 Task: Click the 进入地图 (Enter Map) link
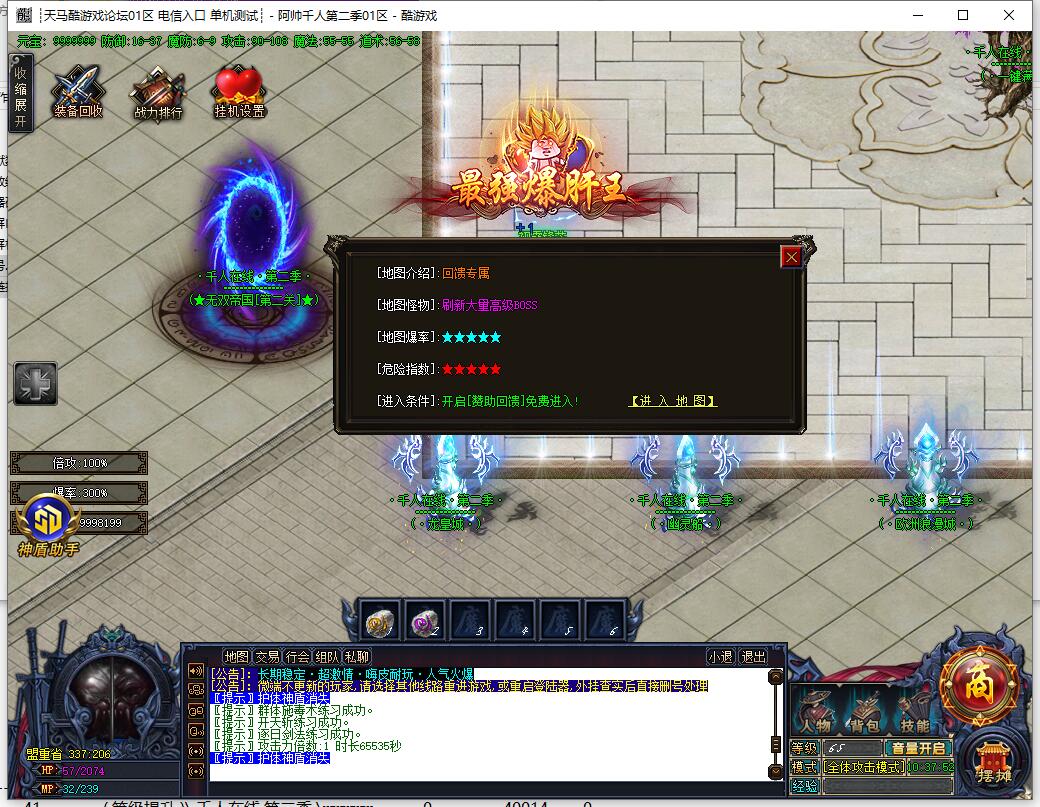(673, 401)
